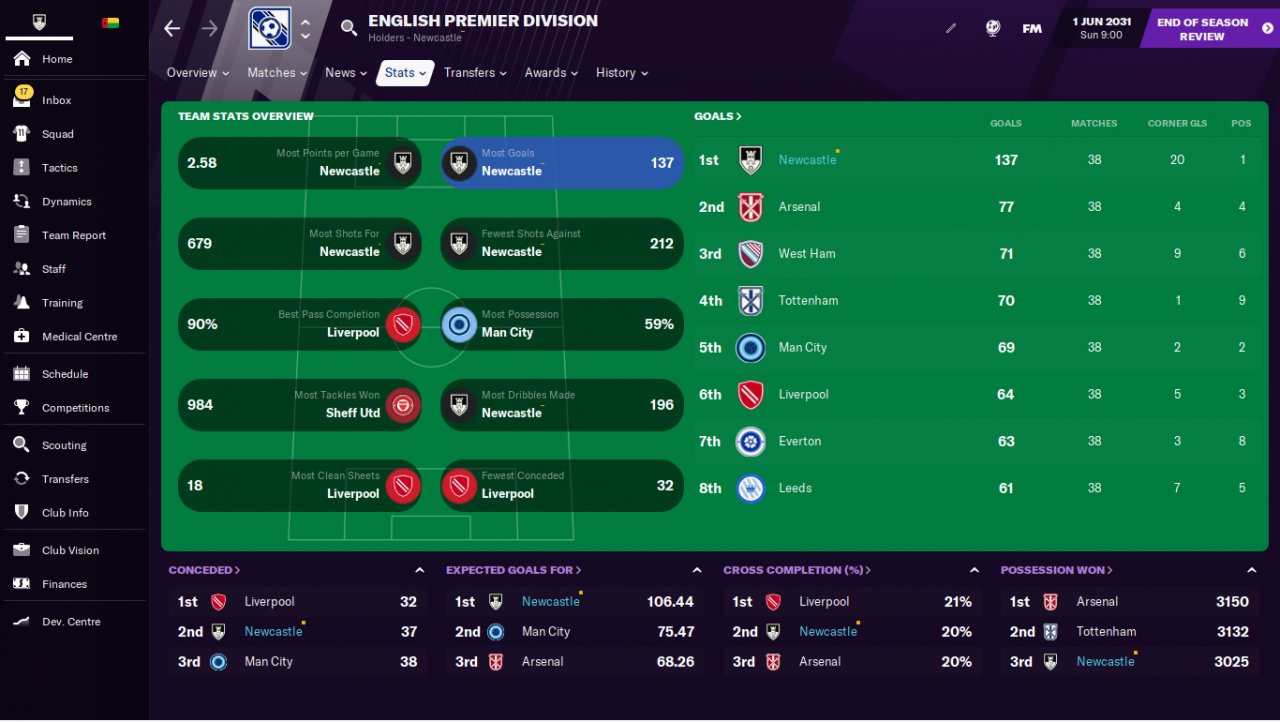
Task: Expand the Expected Goals For panel link
Action: click(513, 570)
